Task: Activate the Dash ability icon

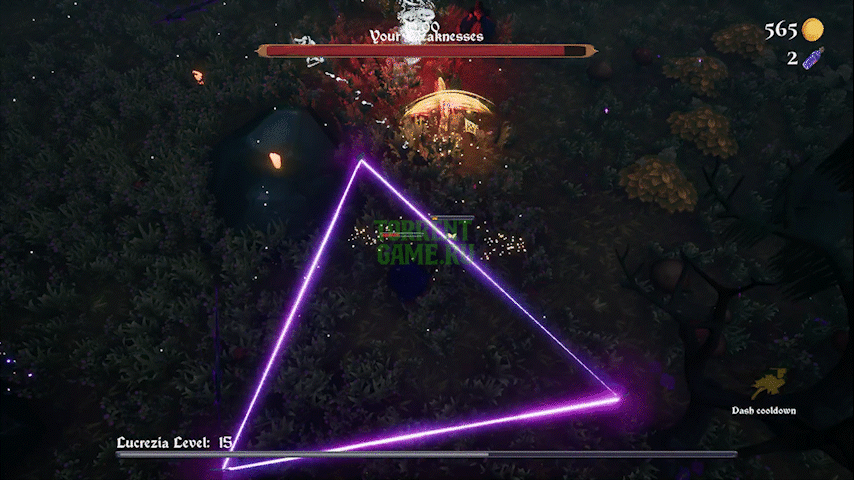Action: coord(769,384)
